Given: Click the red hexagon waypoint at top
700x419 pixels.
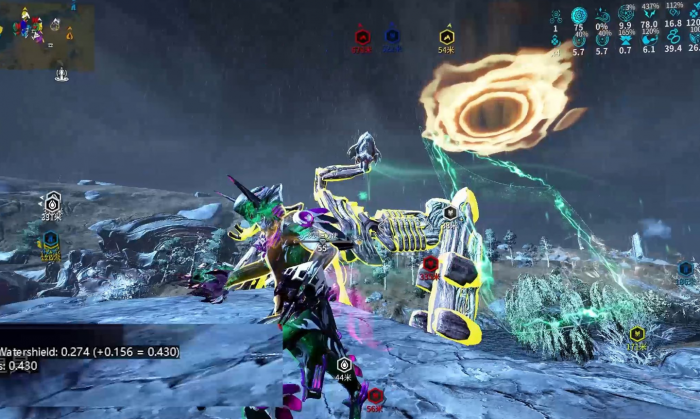Looking at the screenshot, I should (x=362, y=37).
